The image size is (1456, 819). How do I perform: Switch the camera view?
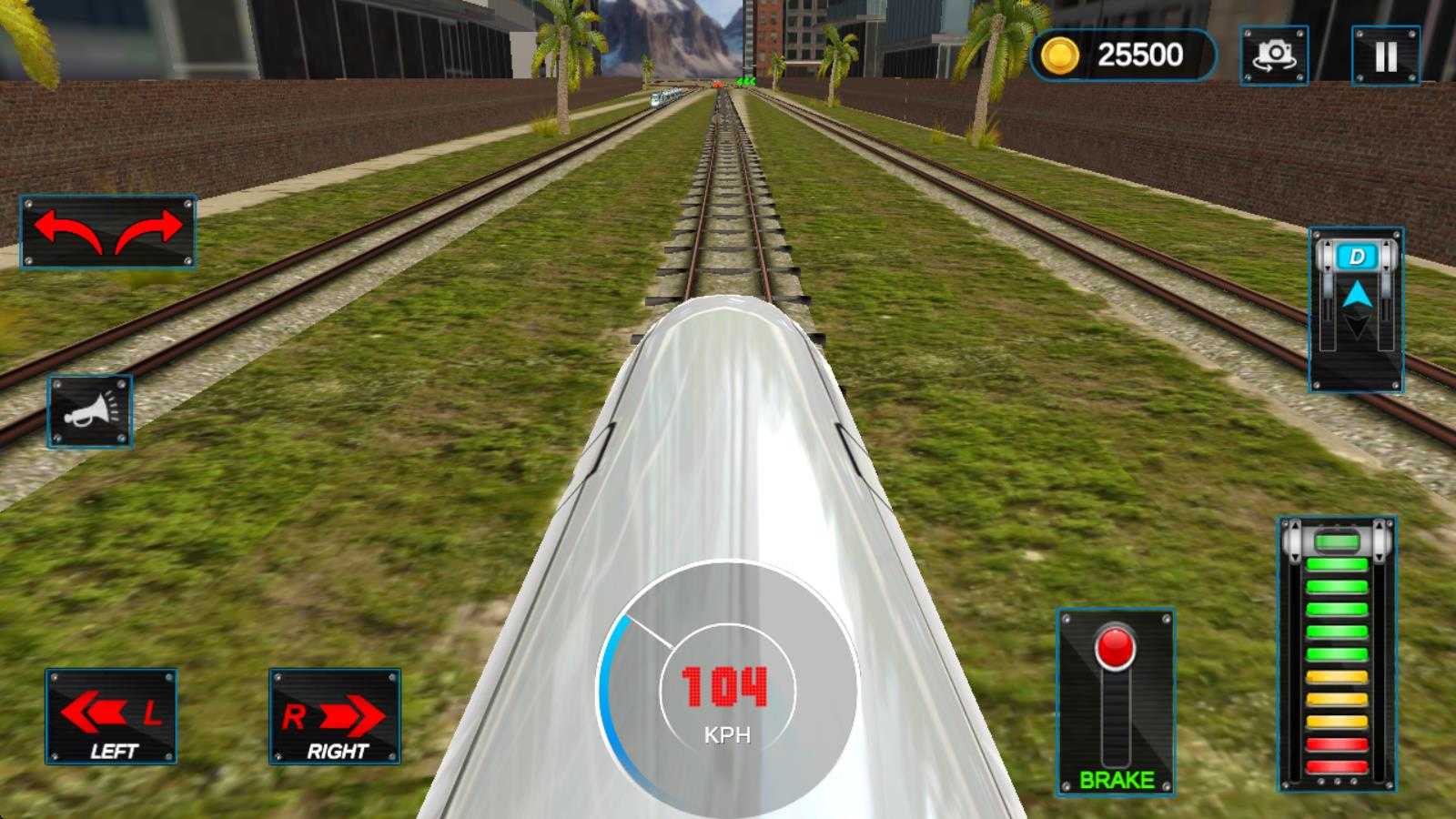(x=1274, y=56)
